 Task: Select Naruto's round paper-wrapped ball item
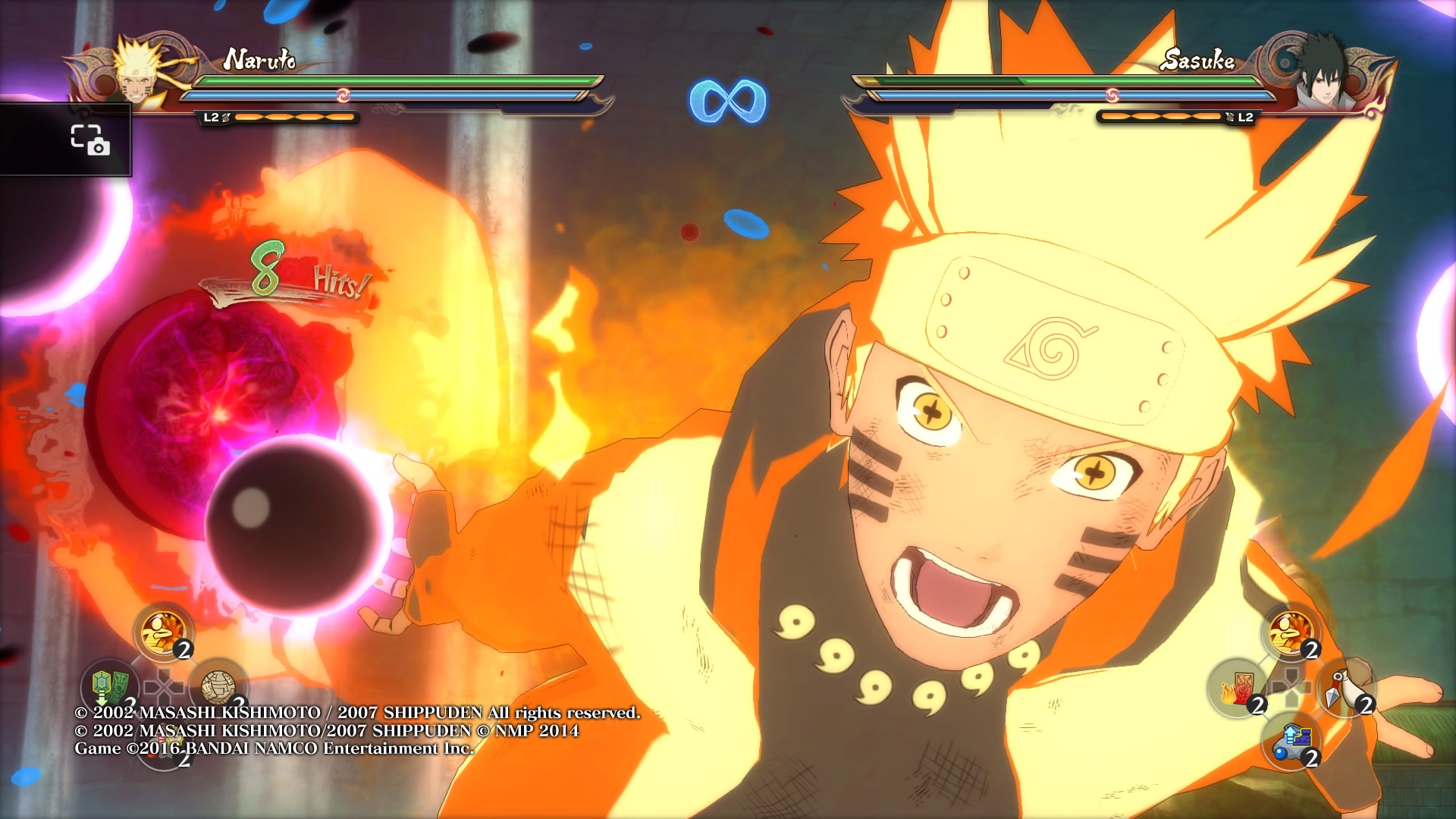click(218, 687)
